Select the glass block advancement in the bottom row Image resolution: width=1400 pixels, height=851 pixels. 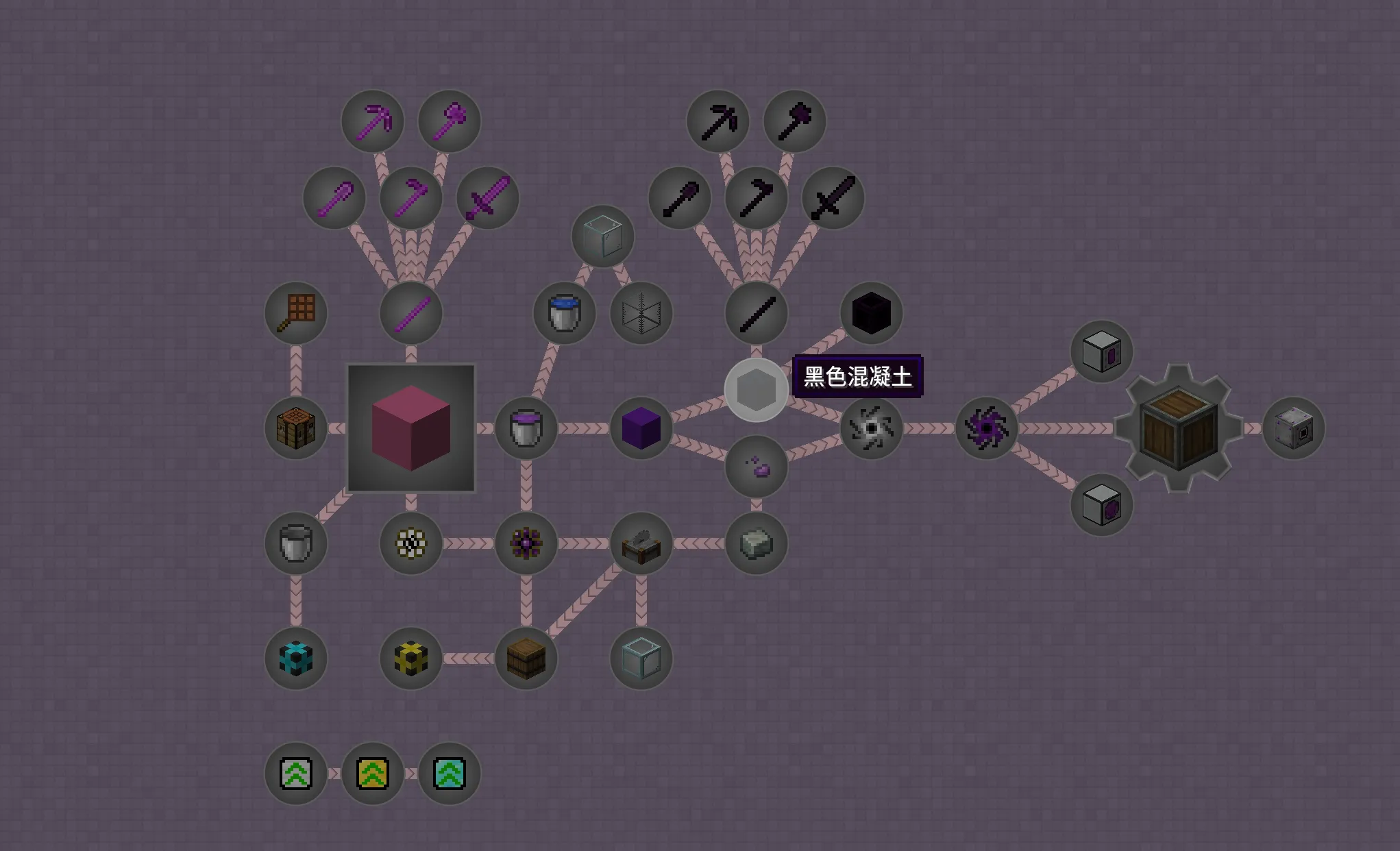click(x=641, y=658)
